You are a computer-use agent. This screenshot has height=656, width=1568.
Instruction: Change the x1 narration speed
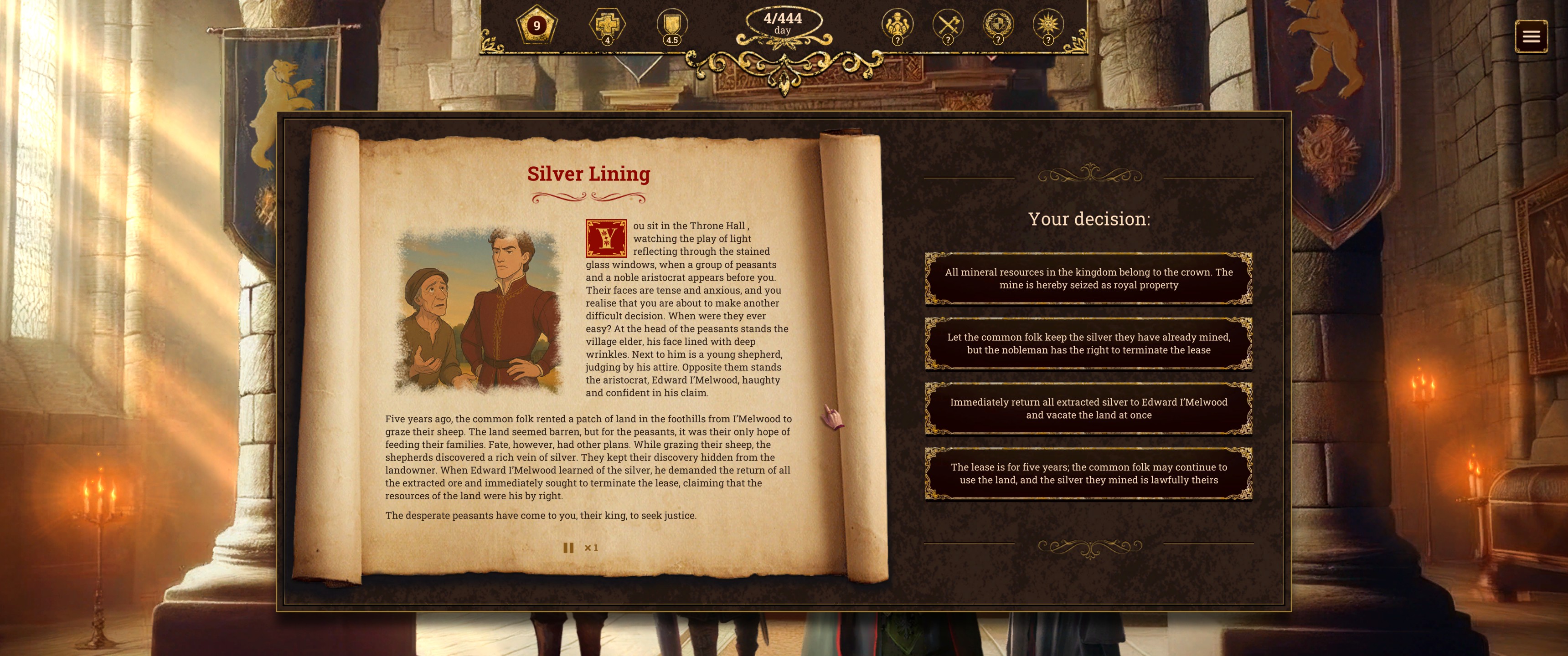coord(591,548)
